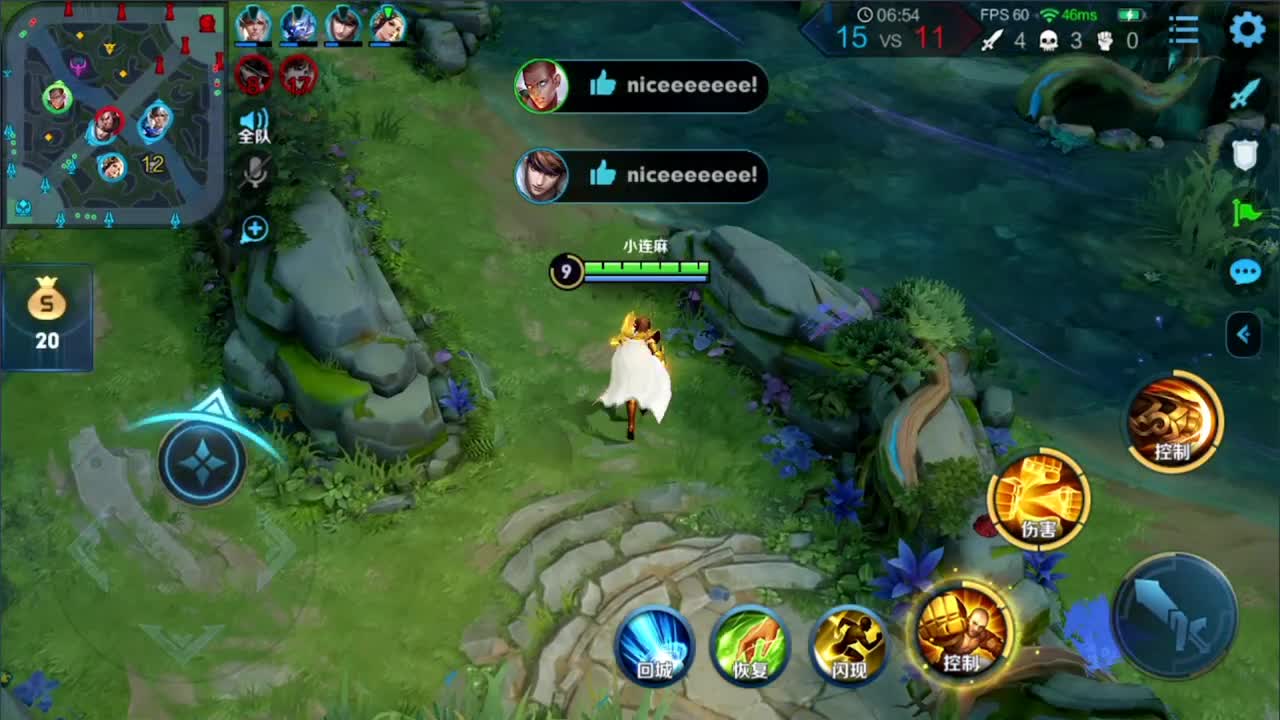The width and height of the screenshot is (1280, 720).
Task: Send the shield defend signal
Action: (1245, 153)
